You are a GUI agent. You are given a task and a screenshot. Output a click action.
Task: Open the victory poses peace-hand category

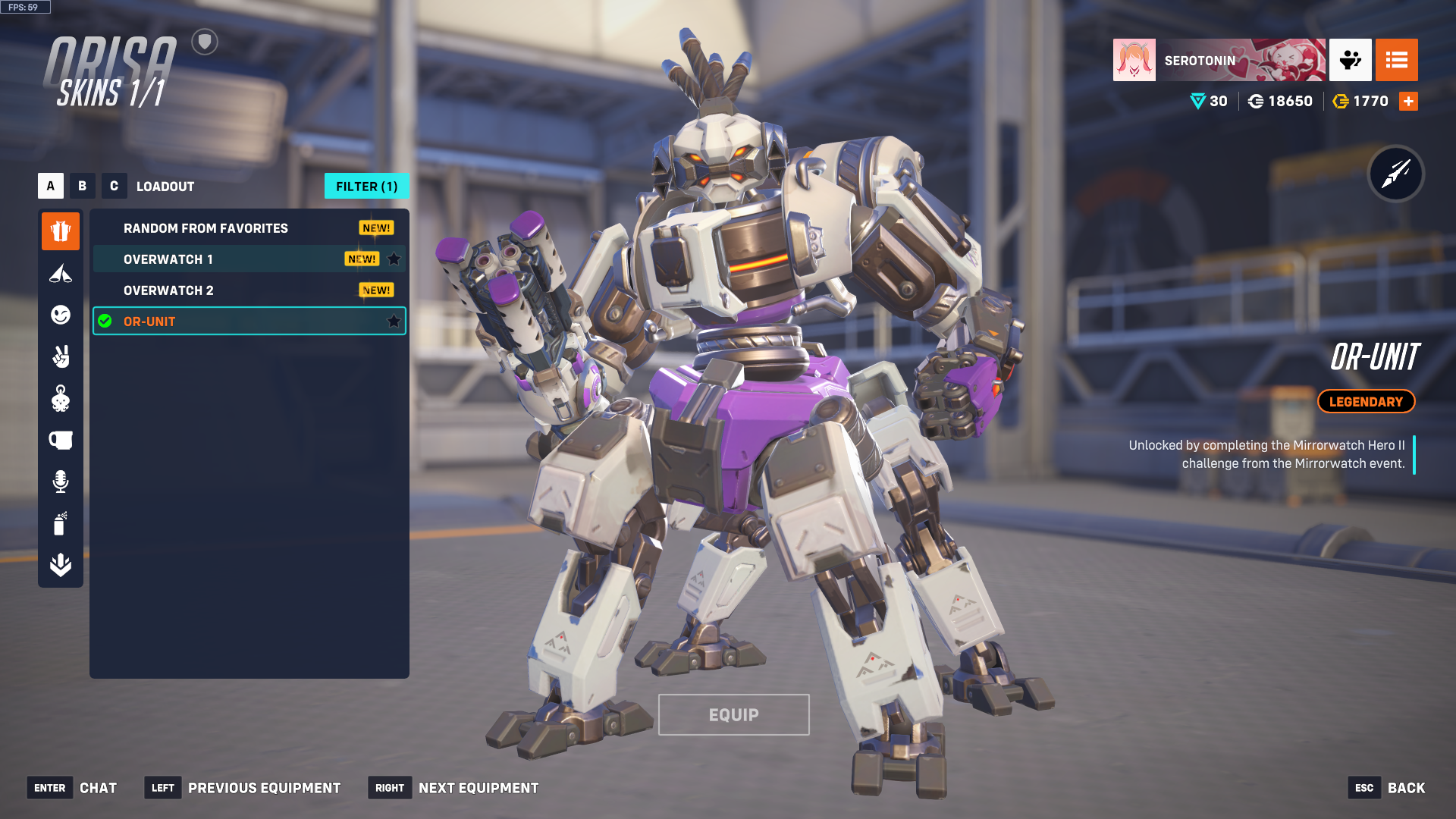(61, 356)
